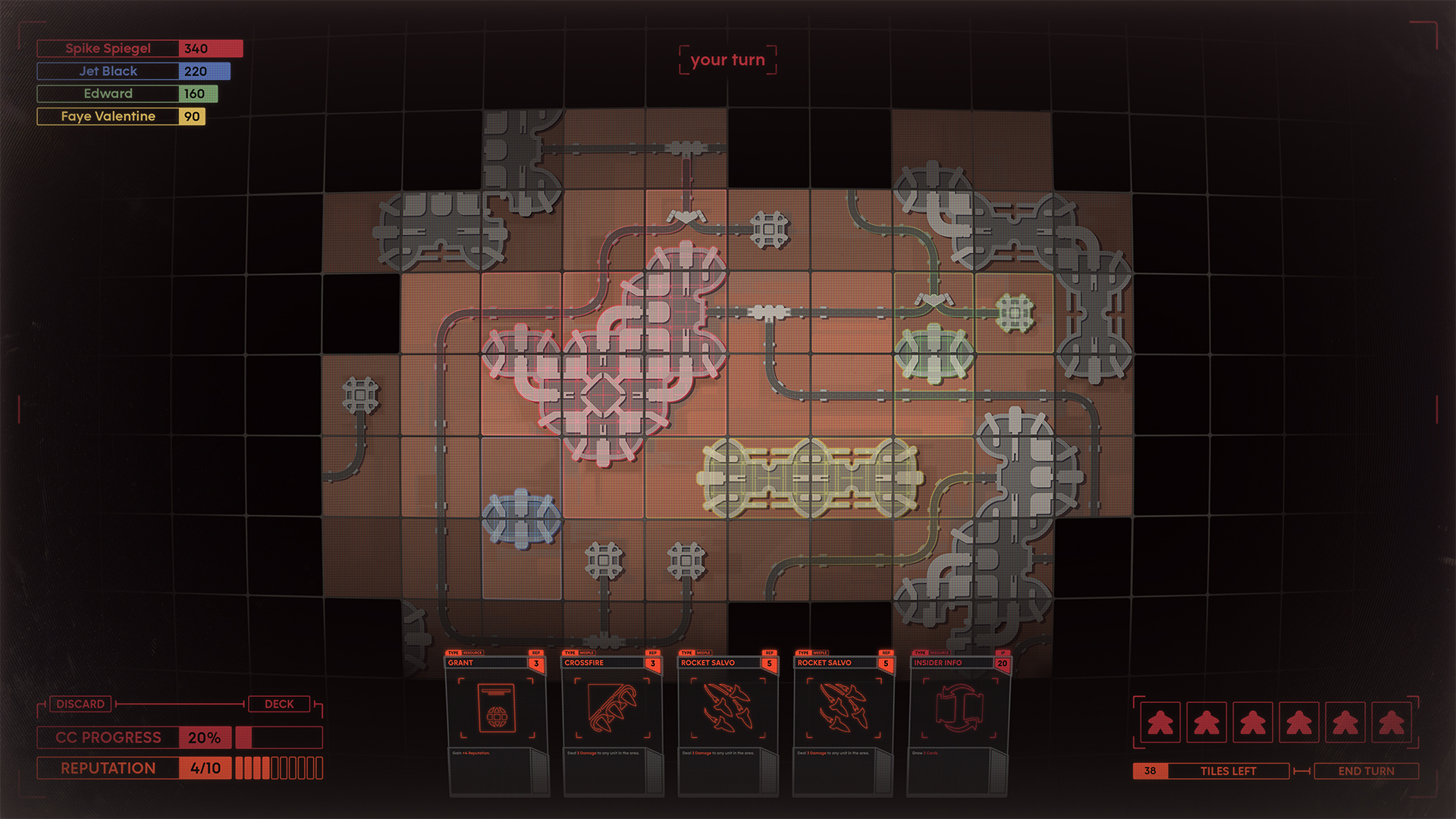Select Jet Black in the player list
Viewport: 1456px width, 819px height.
point(133,71)
